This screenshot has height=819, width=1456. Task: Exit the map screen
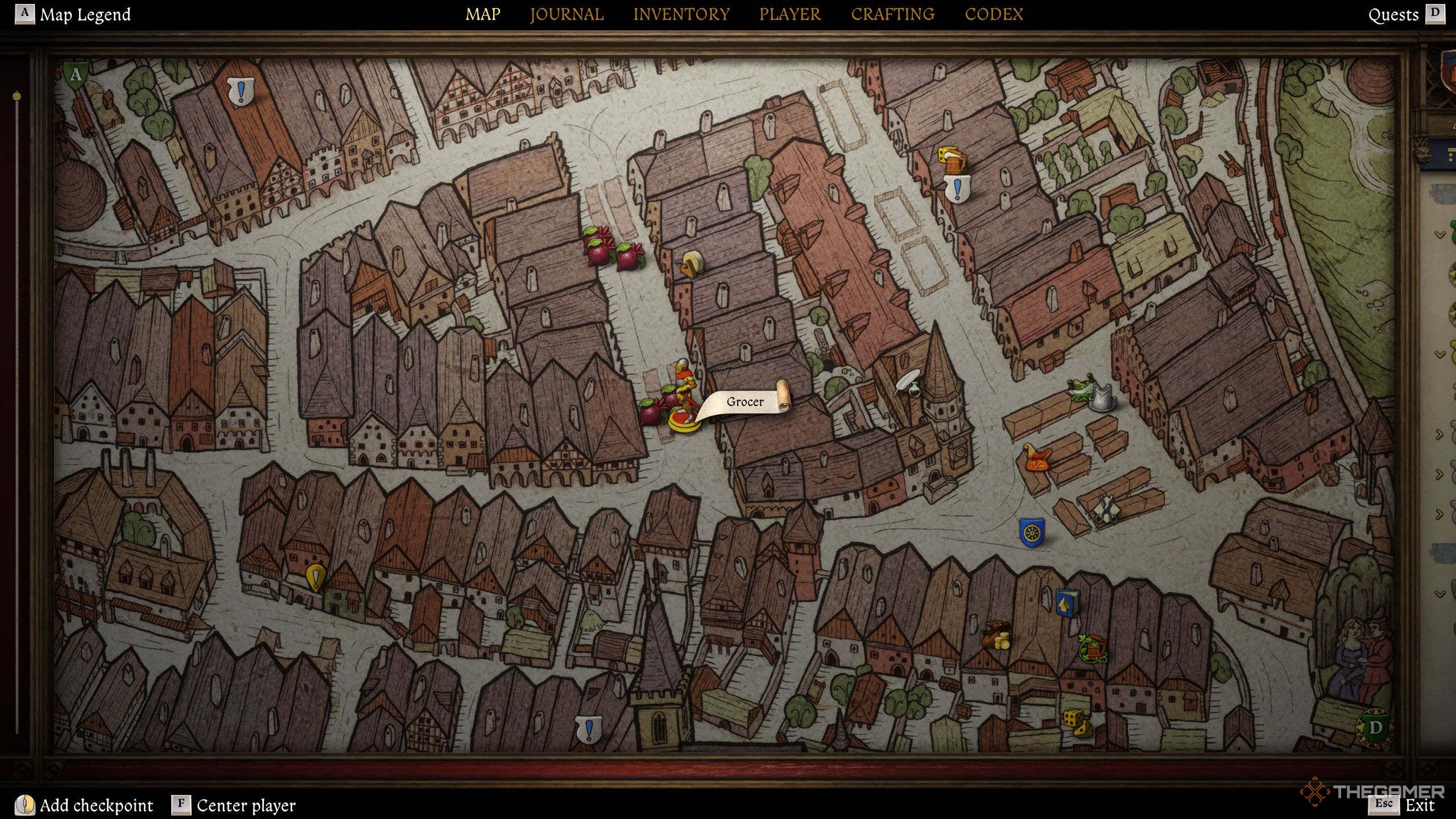click(x=1420, y=805)
